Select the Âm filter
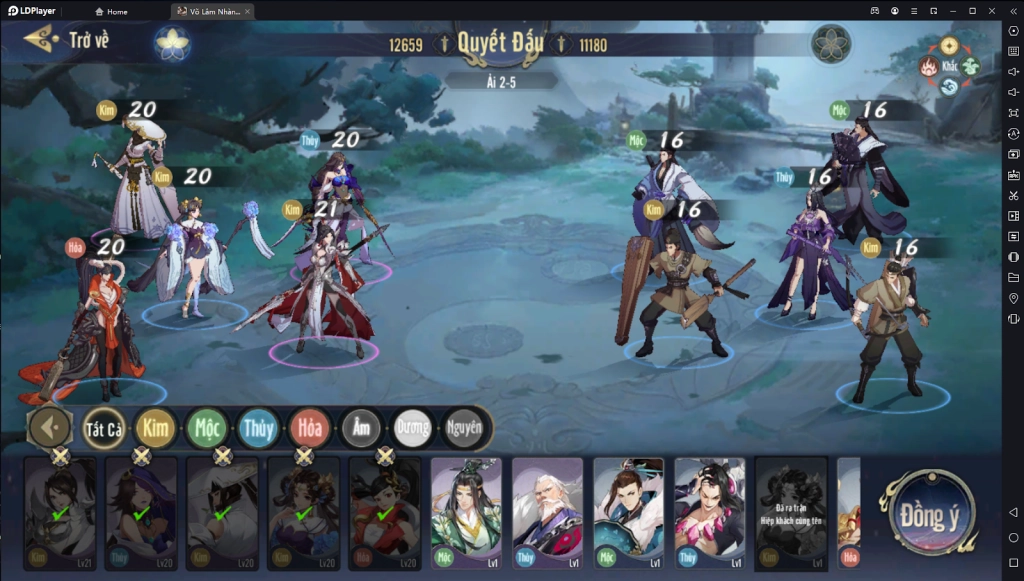1024x581 pixels. [361, 428]
